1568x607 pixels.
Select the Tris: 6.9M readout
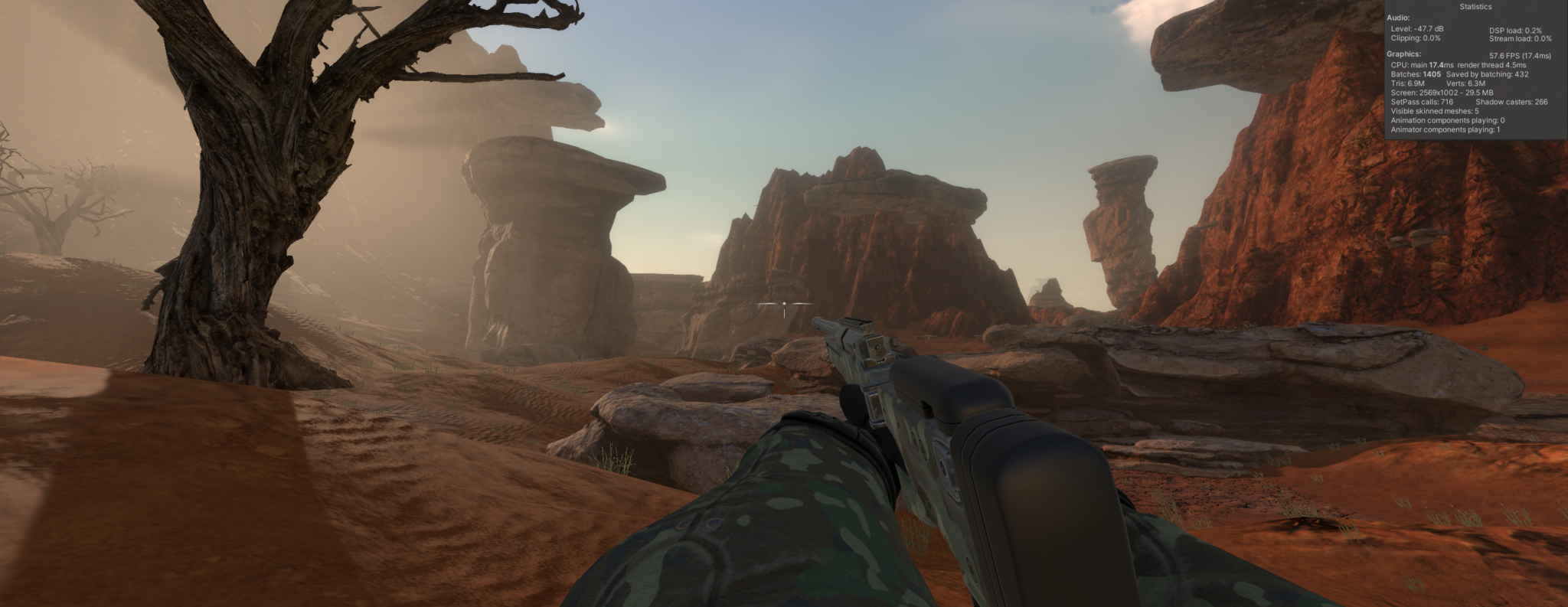1408,83
